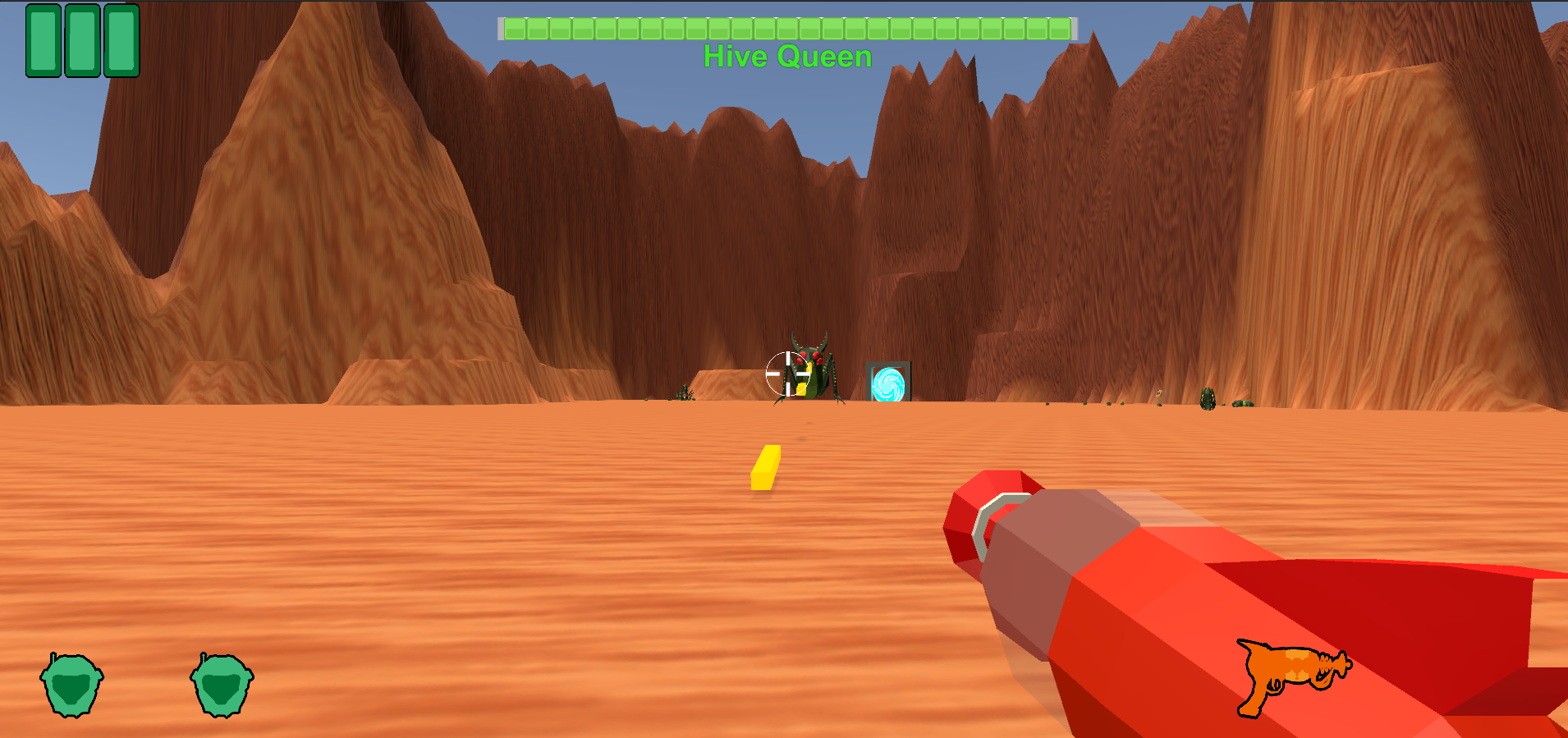Select the first green energy cell icon
Viewport: 1568px width, 738px height.
coord(43,41)
